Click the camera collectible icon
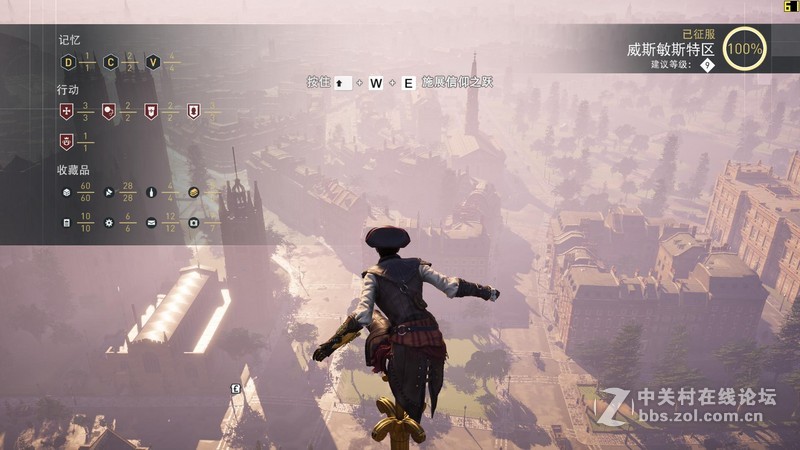Image resolution: width=800 pixels, height=450 pixels. [x=193, y=222]
